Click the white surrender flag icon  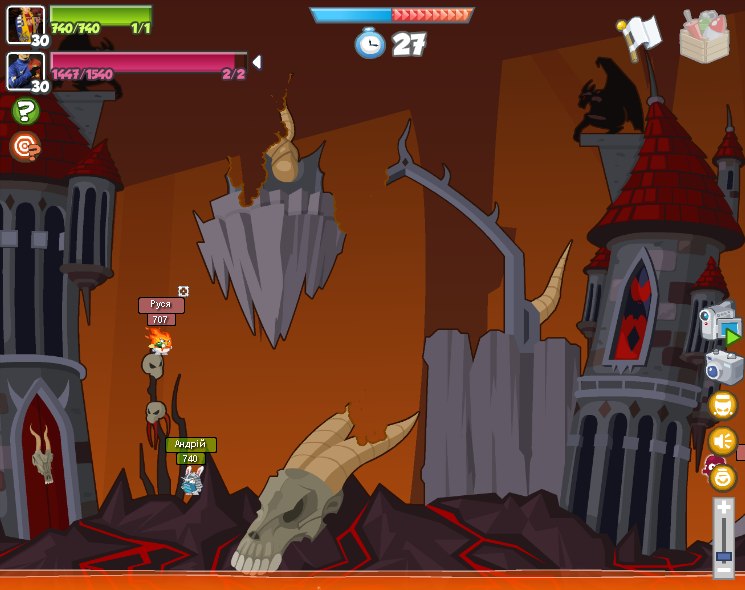640,37
